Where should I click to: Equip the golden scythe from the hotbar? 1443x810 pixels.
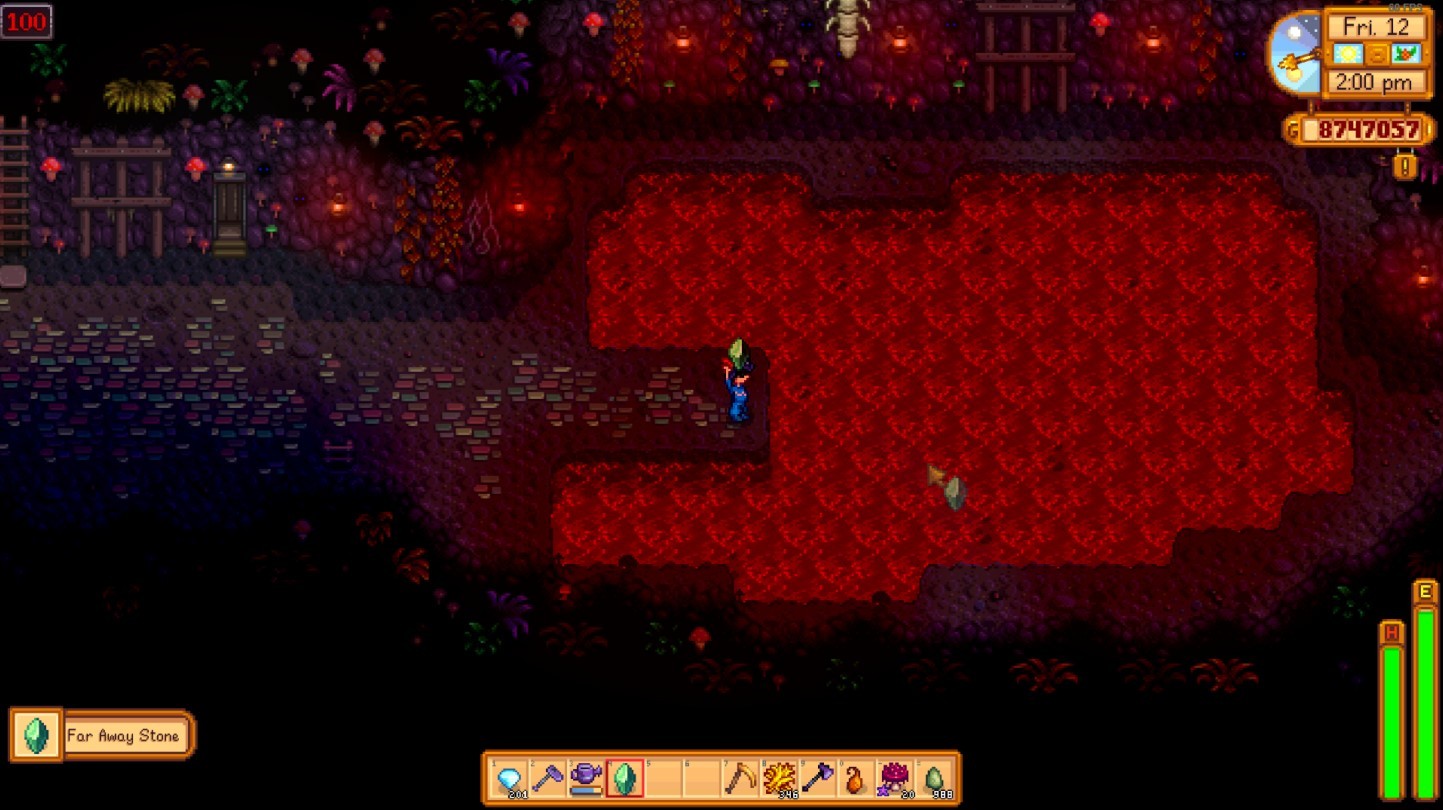(x=741, y=778)
